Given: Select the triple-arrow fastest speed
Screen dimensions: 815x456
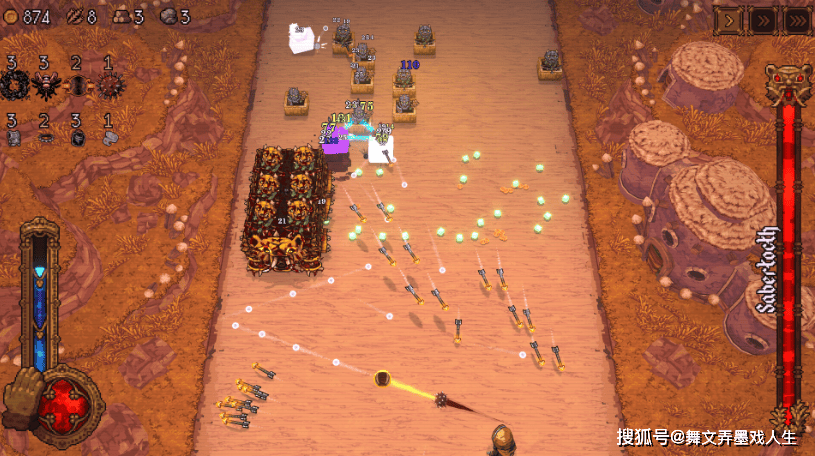Looking at the screenshot, I should (x=797, y=19).
